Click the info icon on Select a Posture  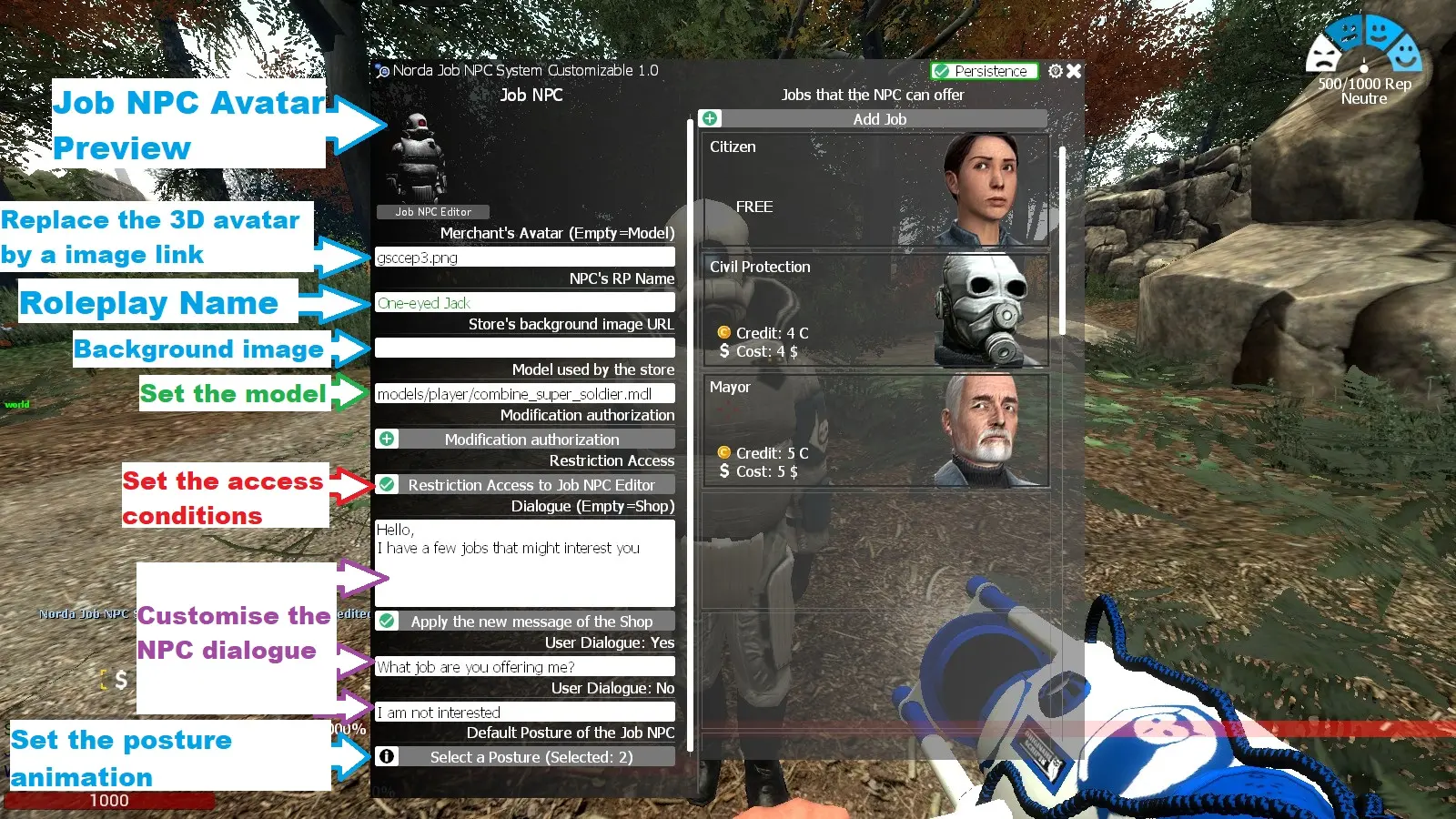(x=387, y=756)
